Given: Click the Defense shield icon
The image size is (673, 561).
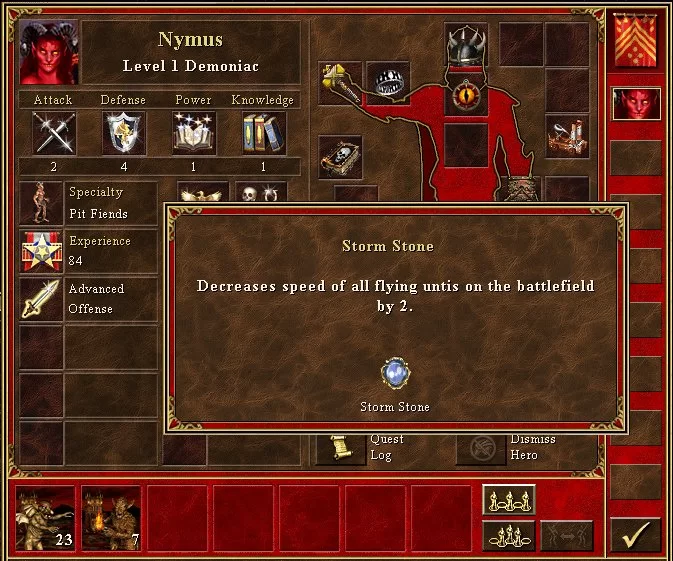Looking at the screenshot, I should coord(124,133).
